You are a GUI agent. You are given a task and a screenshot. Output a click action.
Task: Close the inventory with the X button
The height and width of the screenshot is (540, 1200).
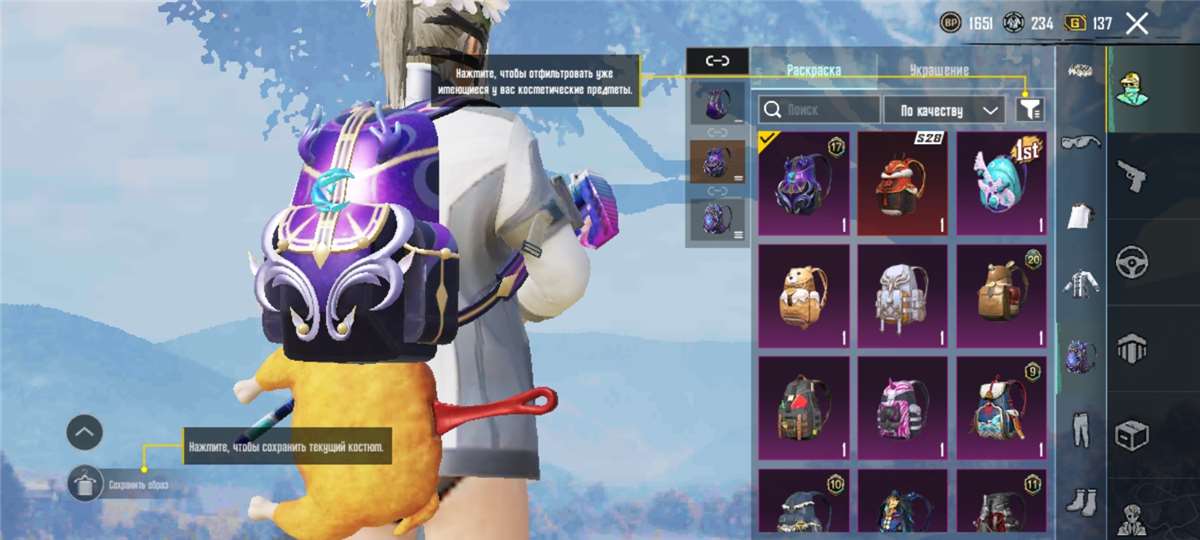pos(1137,24)
